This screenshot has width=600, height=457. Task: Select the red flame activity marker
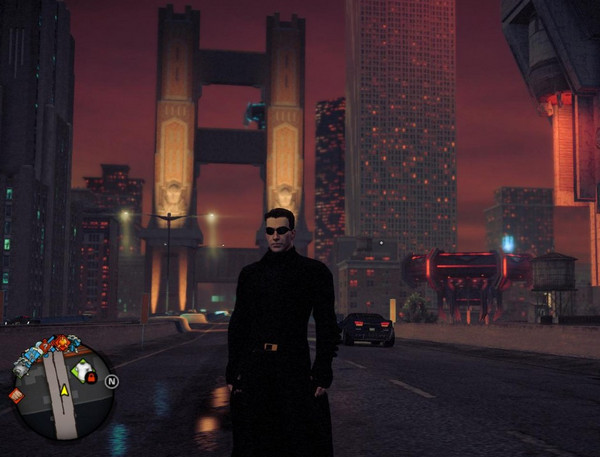tap(61, 343)
